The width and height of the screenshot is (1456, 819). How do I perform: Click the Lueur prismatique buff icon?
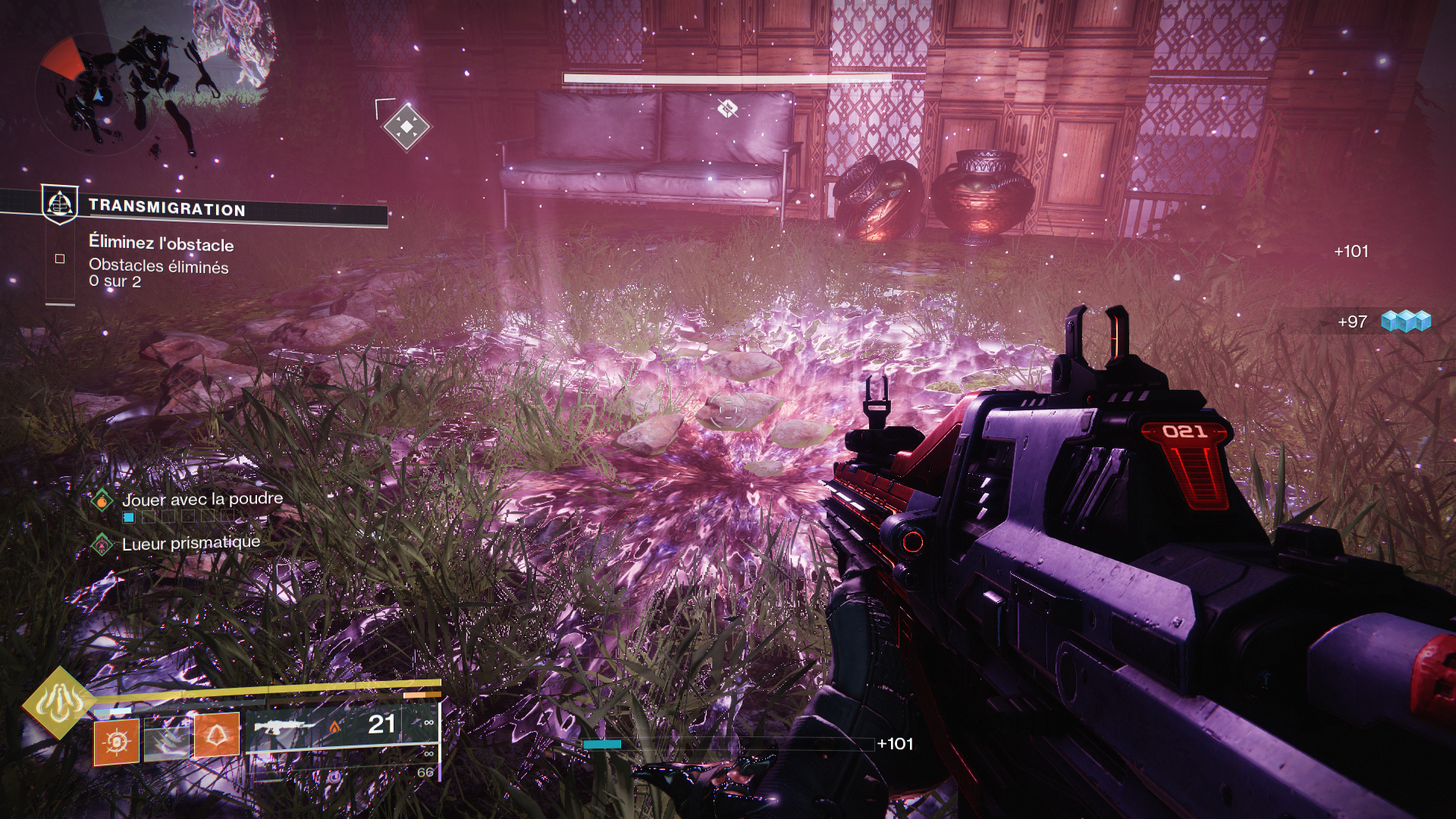pos(102,544)
